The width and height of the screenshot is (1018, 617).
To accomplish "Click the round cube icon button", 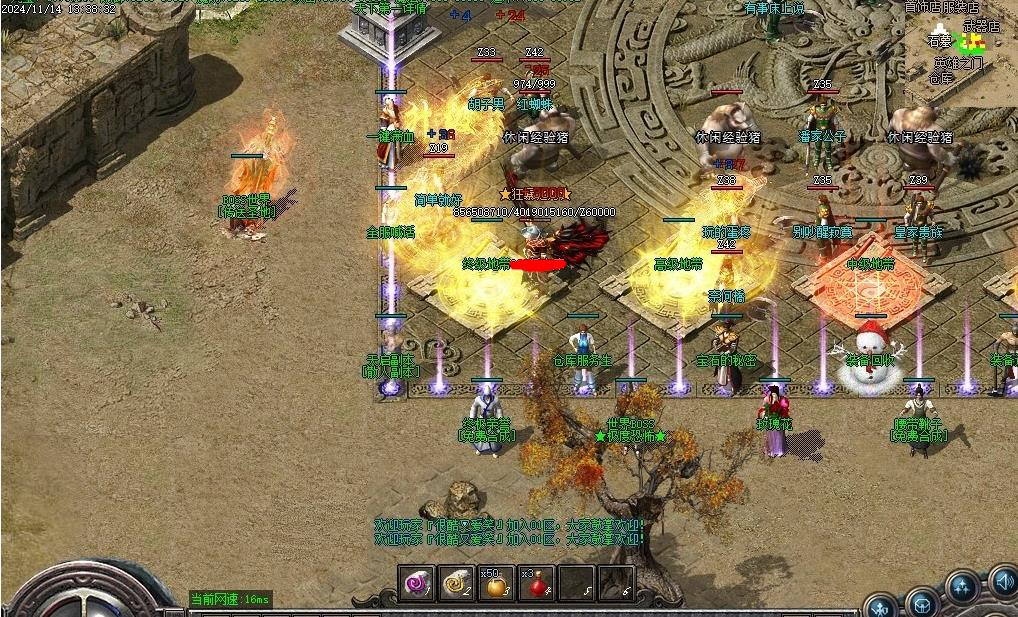I will click(922, 603).
